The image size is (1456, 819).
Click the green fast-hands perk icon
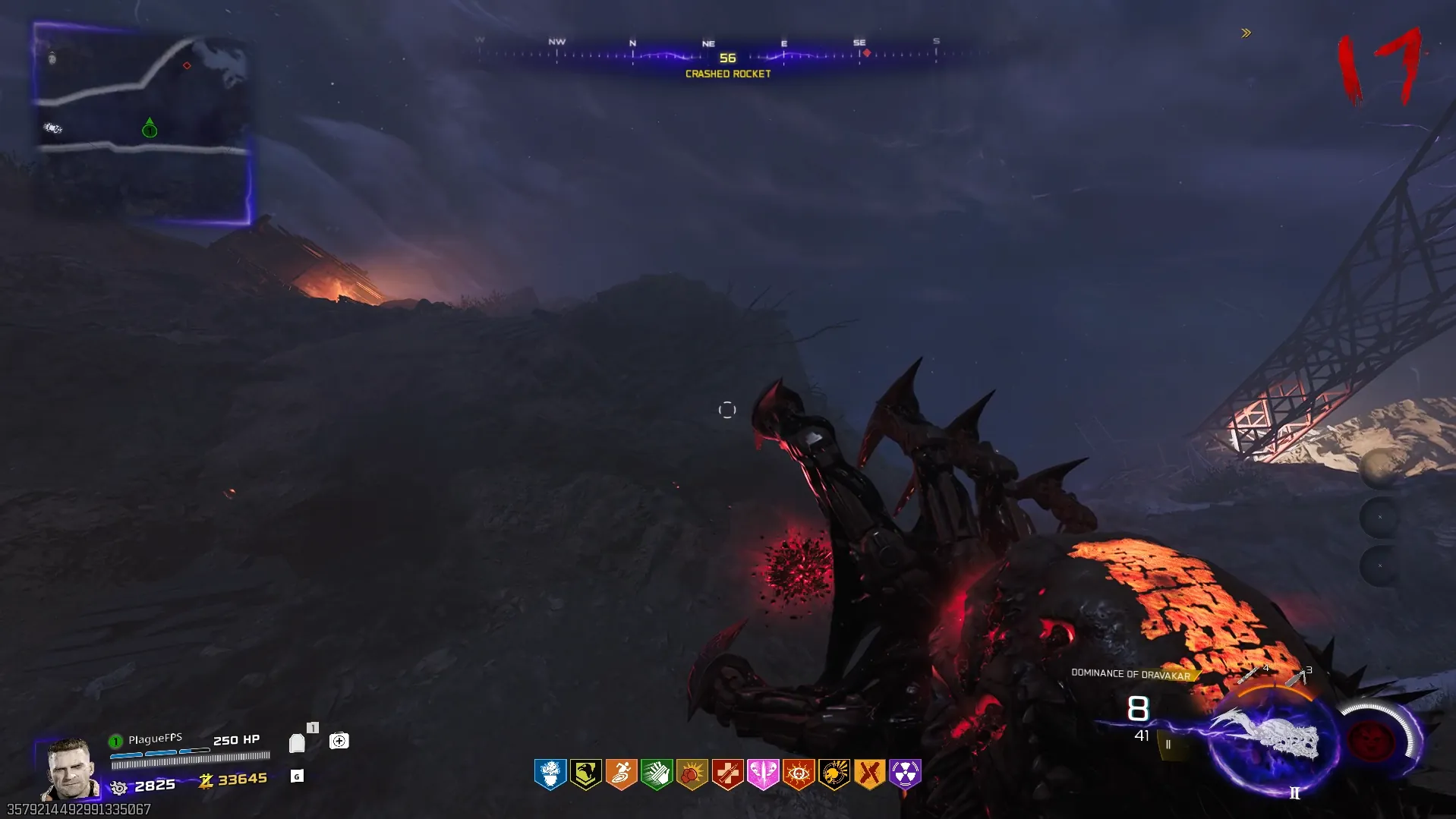click(x=657, y=774)
